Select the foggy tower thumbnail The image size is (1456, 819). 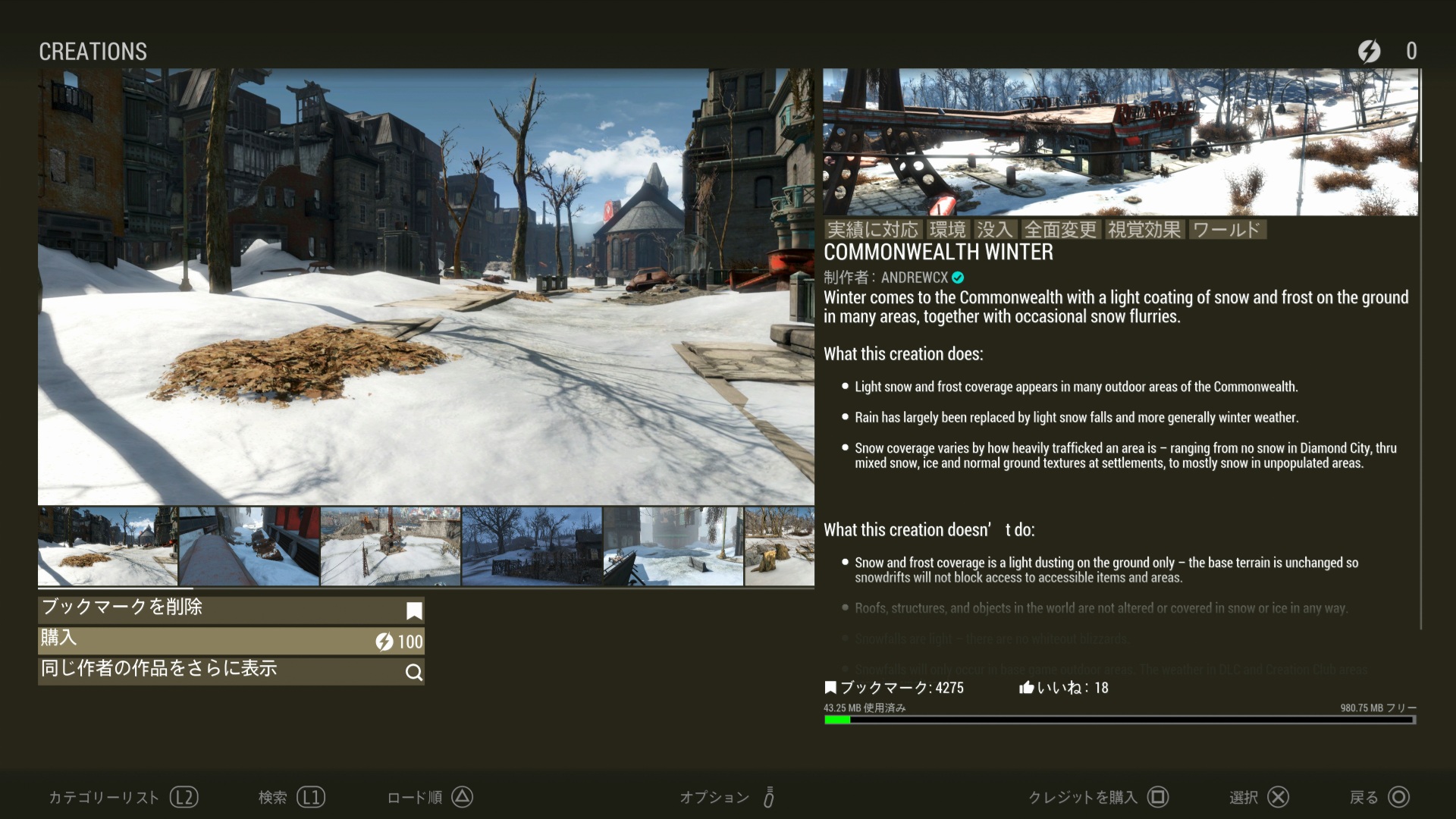[x=673, y=546]
